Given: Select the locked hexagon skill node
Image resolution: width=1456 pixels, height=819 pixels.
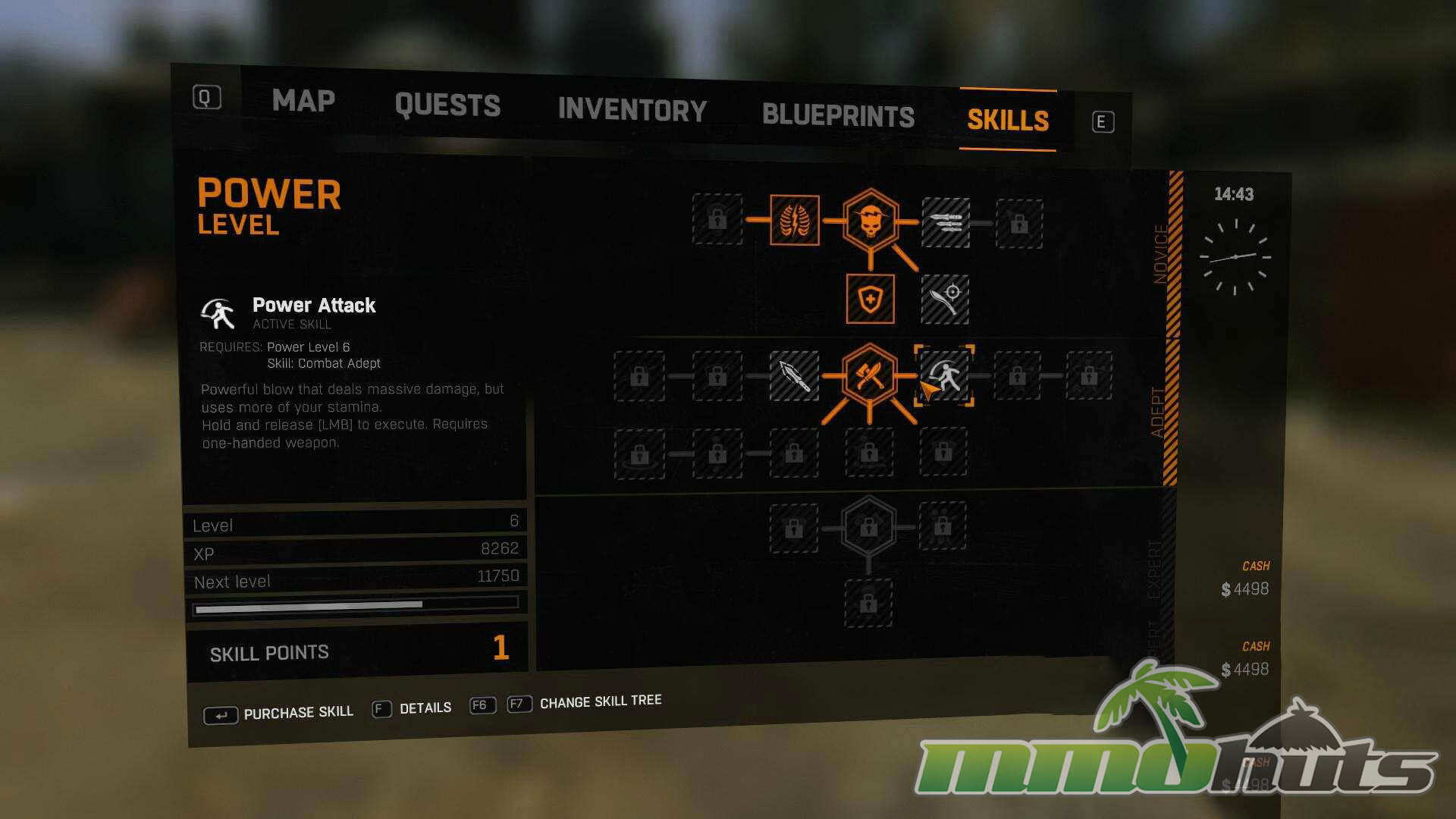Looking at the screenshot, I should (x=868, y=526).
